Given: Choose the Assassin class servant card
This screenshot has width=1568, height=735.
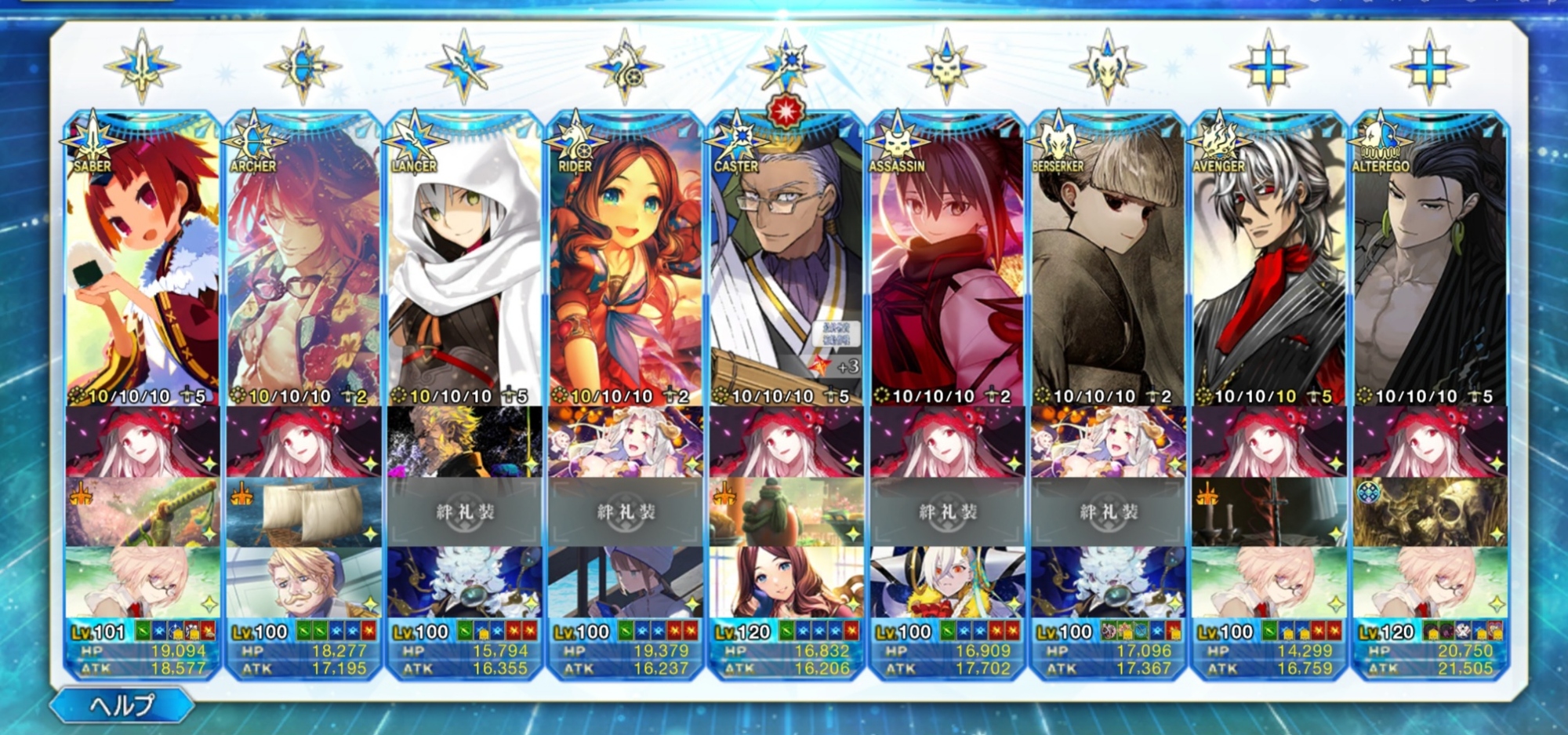Looking at the screenshot, I should pyautogui.click(x=947, y=267).
